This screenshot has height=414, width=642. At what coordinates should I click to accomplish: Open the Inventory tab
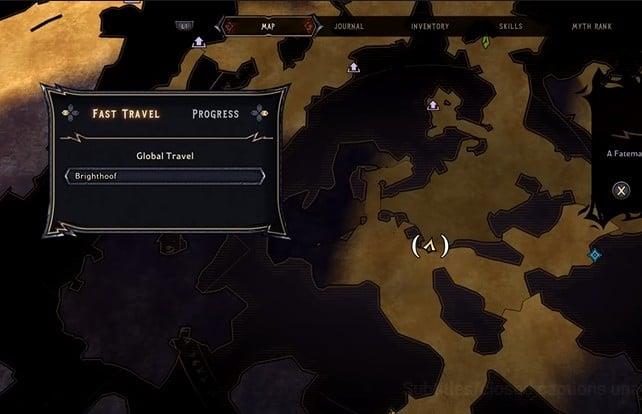[x=429, y=26]
